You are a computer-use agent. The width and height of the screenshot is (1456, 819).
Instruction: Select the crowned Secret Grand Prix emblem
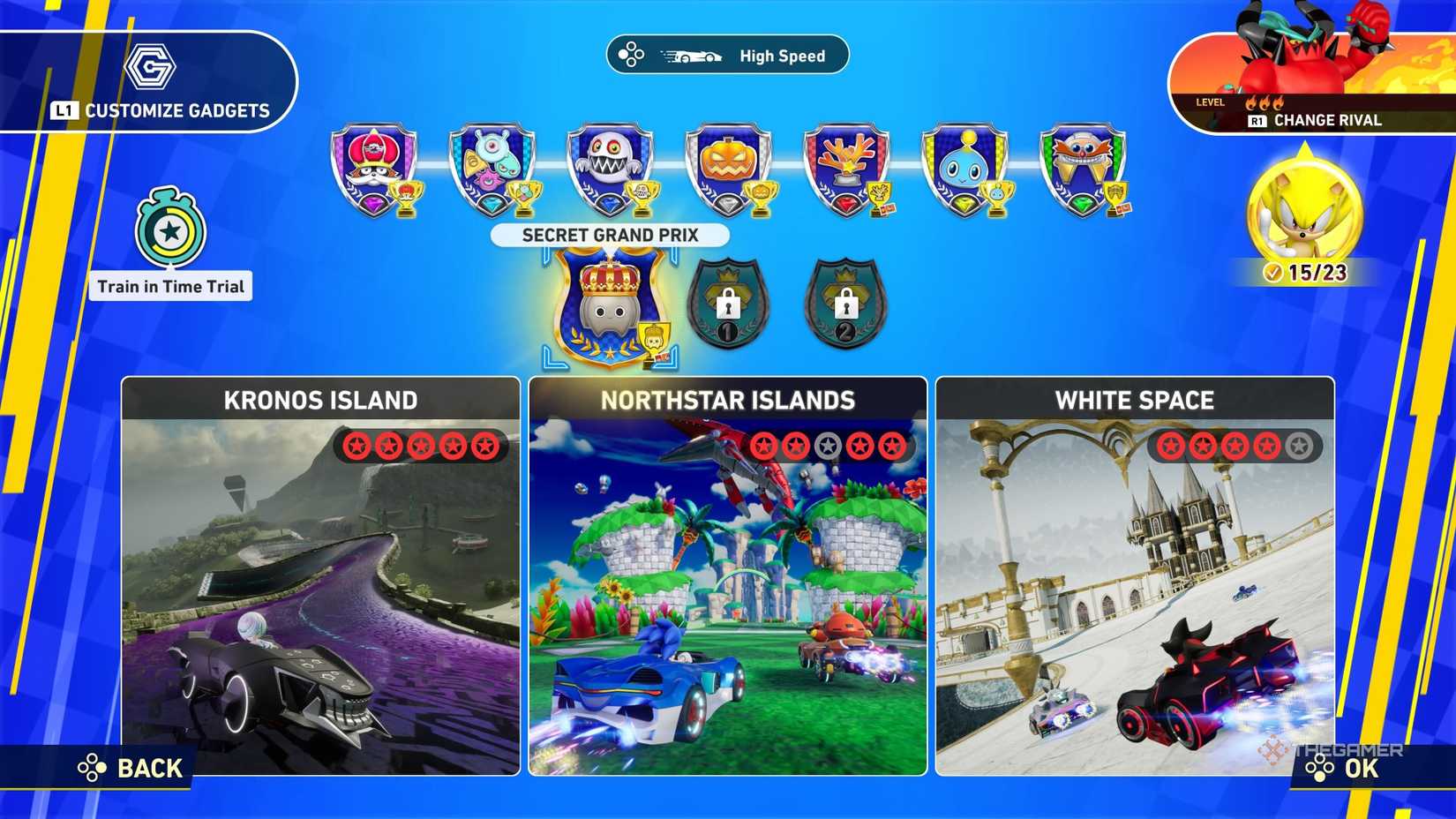click(x=610, y=305)
